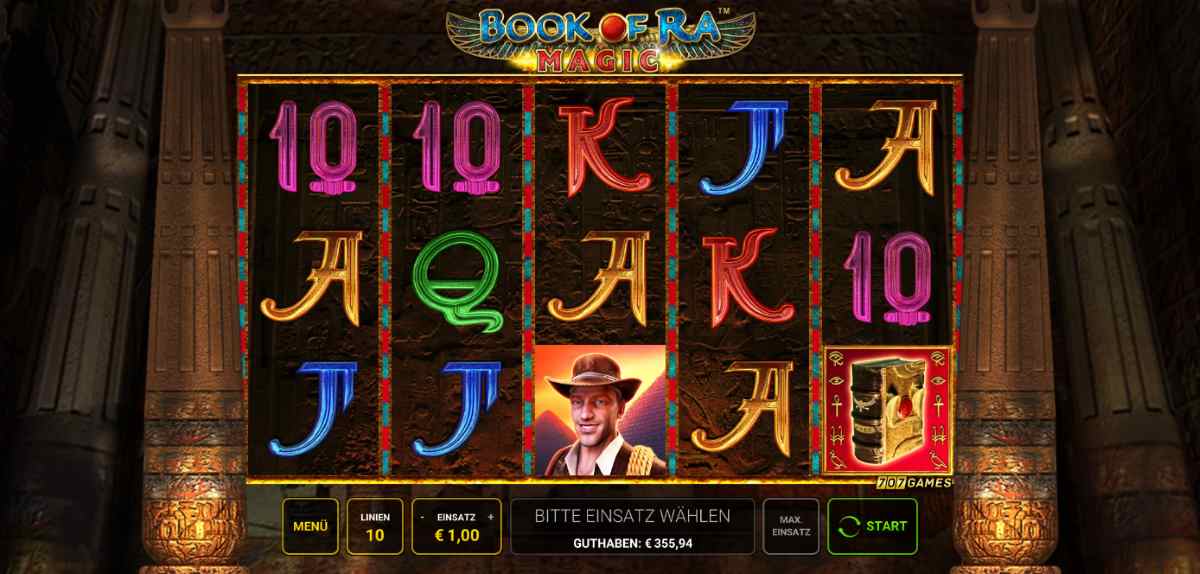Viewport: 1200px width, 574px height.
Task: Set the Max. Einsatz bet
Action: click(790, 526)
